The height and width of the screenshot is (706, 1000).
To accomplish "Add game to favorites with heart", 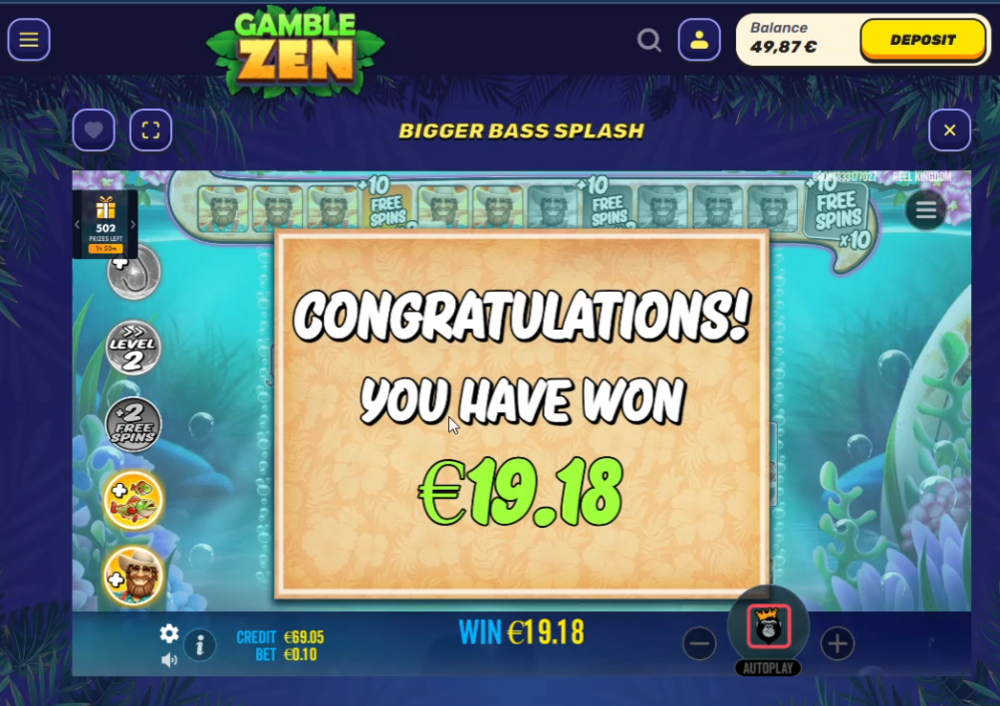I will click(93, 130).
